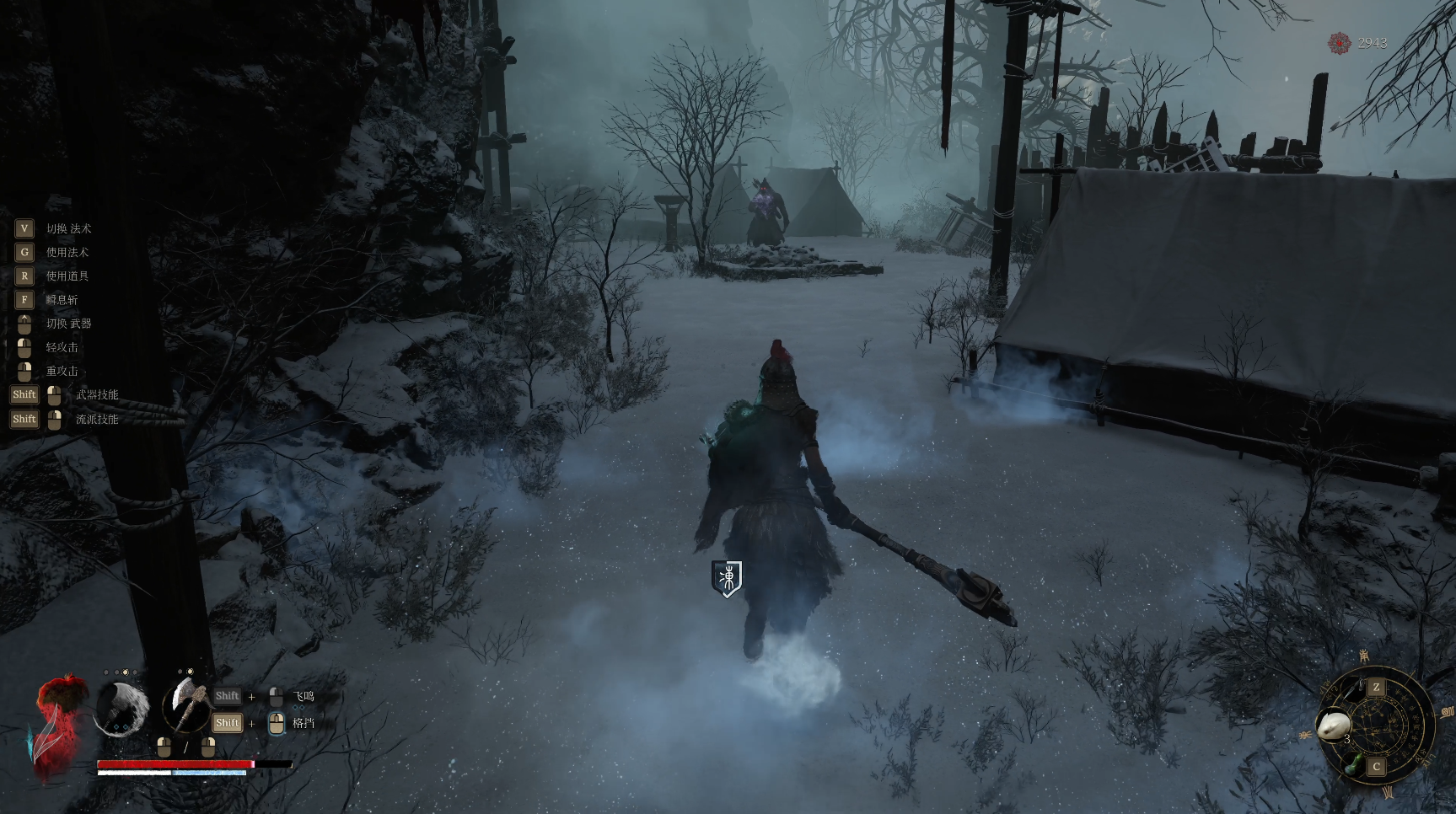Click the spell slot beside the axe

(122, 708)
